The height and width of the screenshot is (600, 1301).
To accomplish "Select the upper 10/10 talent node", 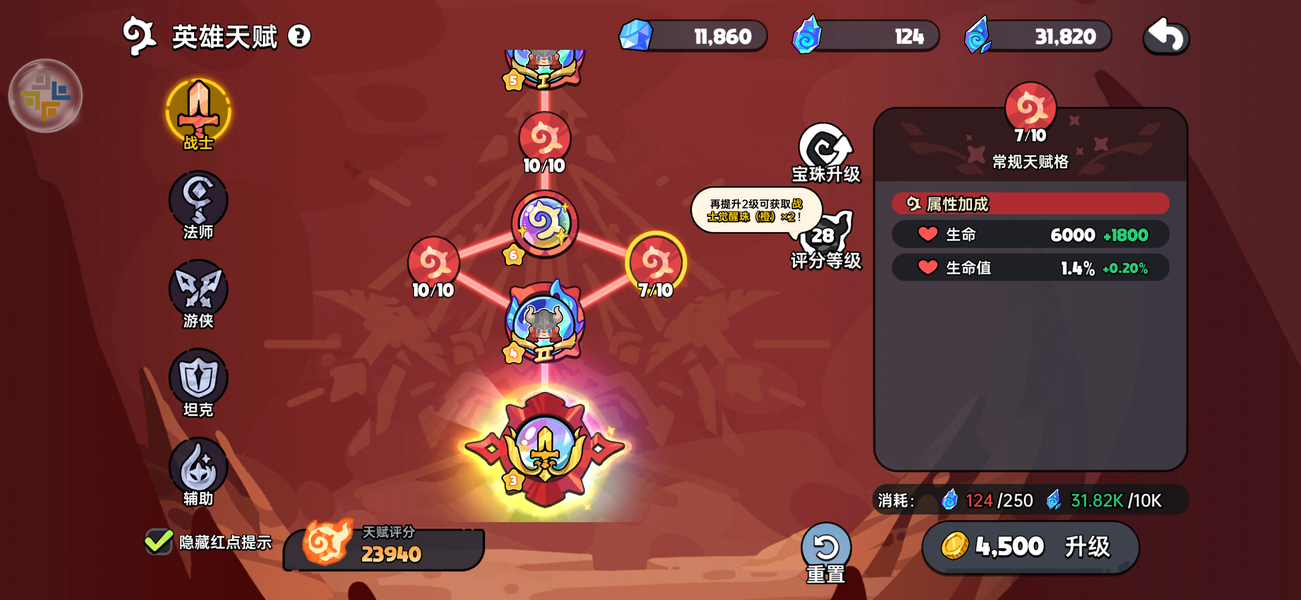I will pos(544,138).
